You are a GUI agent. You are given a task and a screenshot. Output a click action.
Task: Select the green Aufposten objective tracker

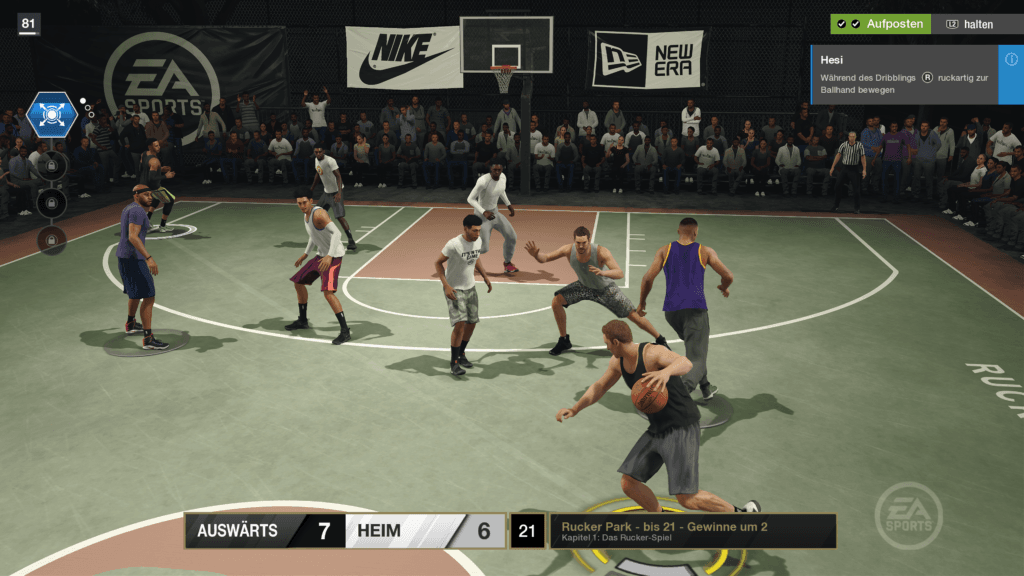point(880,23)
